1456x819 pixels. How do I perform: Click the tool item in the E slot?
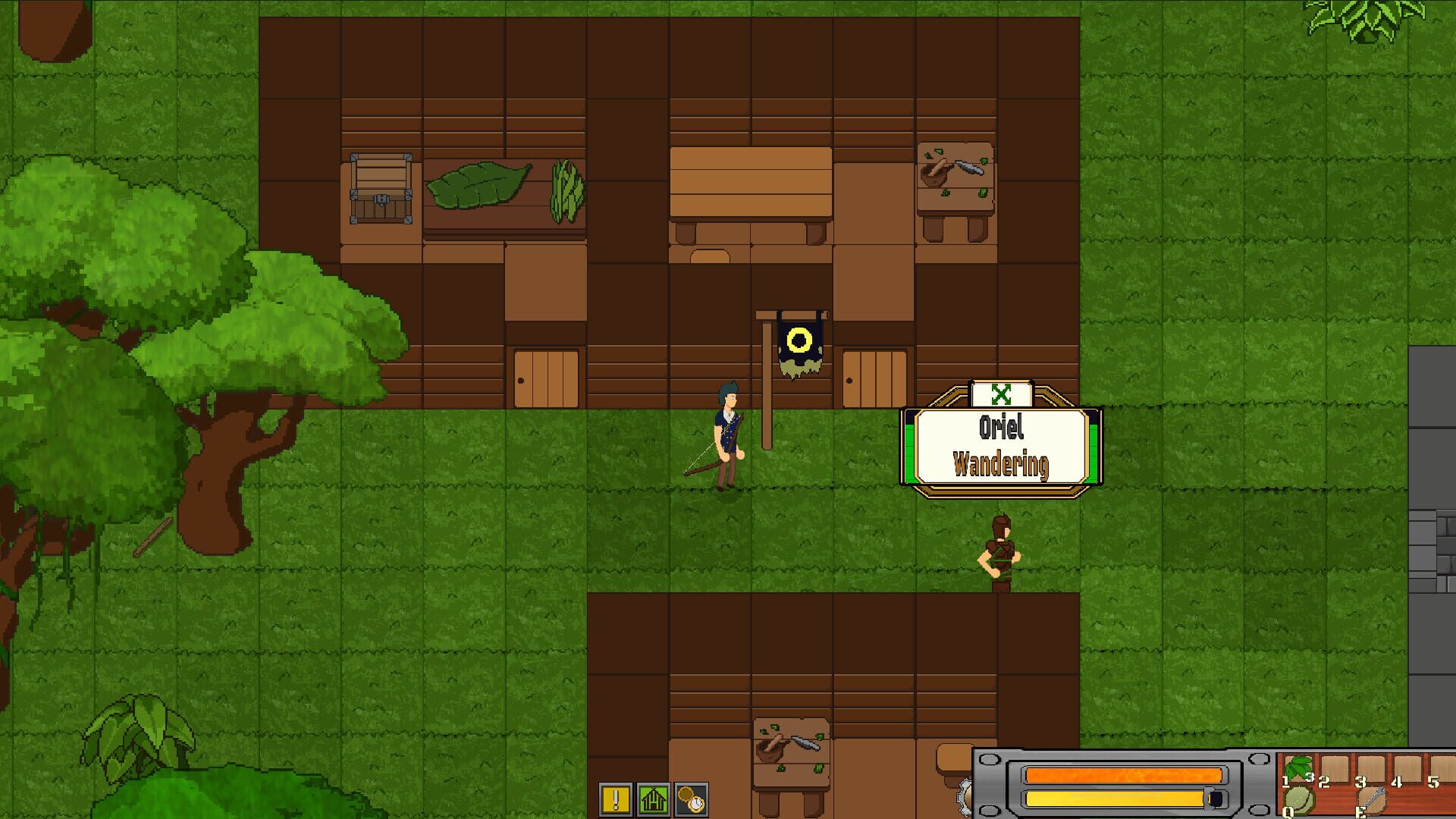(1374, 800)
